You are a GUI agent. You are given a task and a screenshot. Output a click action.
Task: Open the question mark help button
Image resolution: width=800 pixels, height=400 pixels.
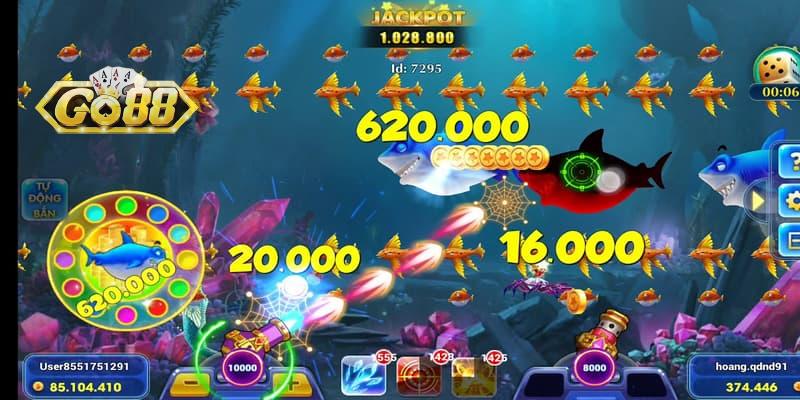(790, 160)
